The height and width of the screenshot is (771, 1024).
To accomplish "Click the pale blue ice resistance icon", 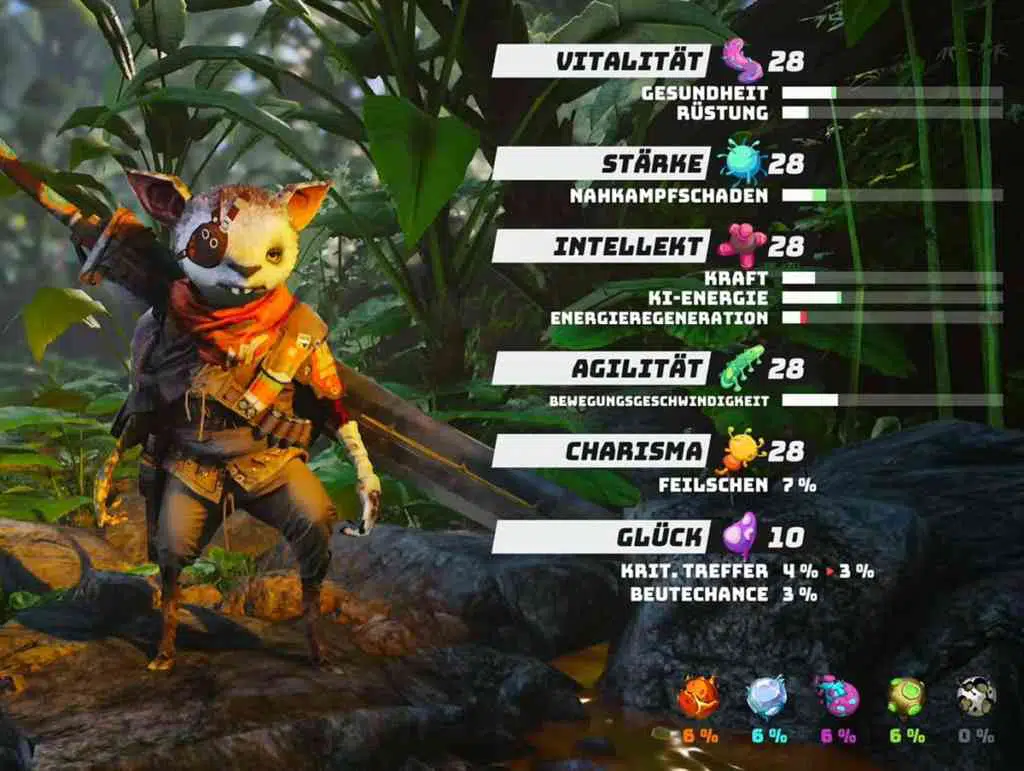I will [x=767, y=696].
